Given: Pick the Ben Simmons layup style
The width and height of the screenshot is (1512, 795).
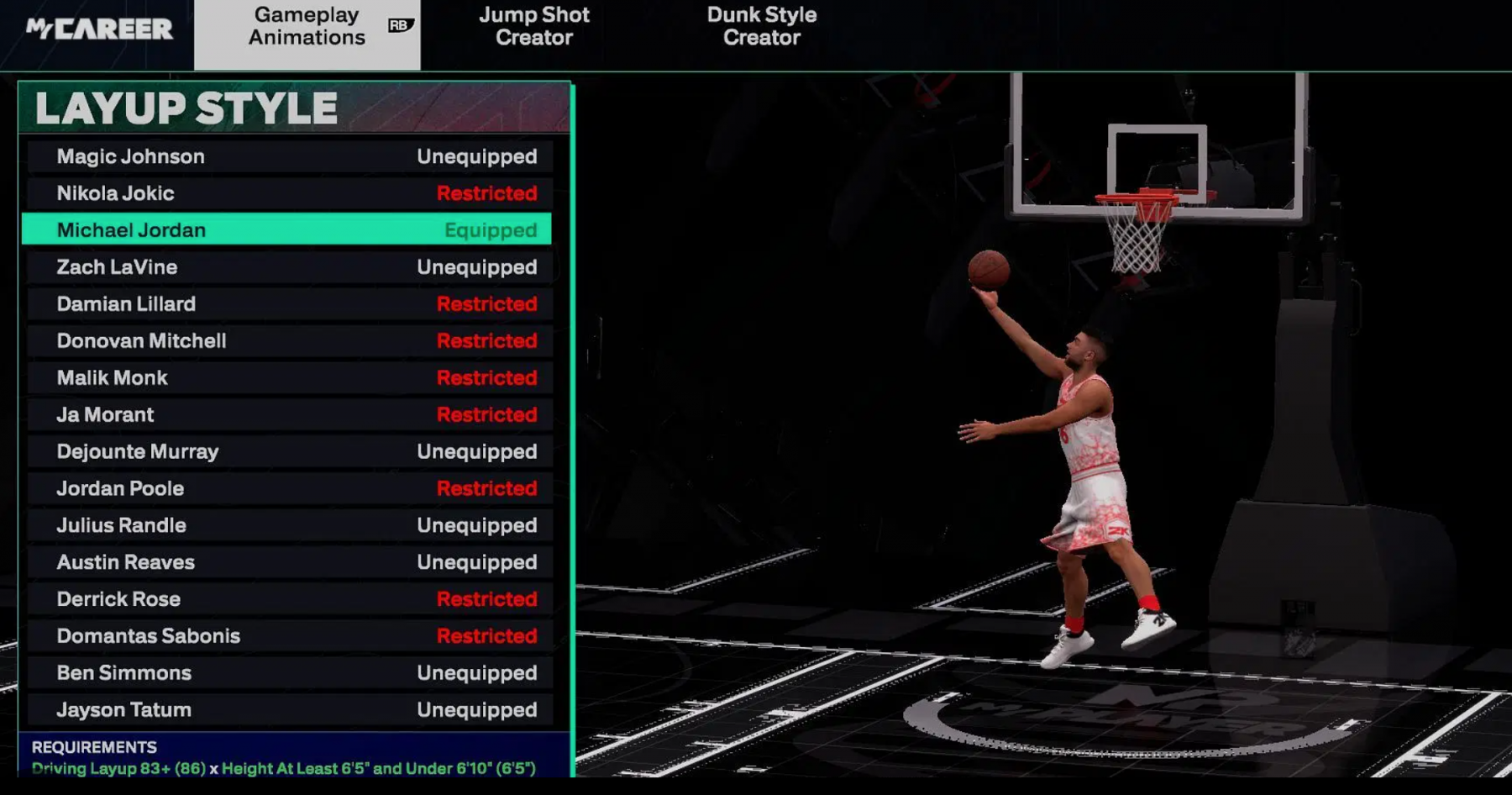Looking at the screenshot, I should (x=289, y=673).
